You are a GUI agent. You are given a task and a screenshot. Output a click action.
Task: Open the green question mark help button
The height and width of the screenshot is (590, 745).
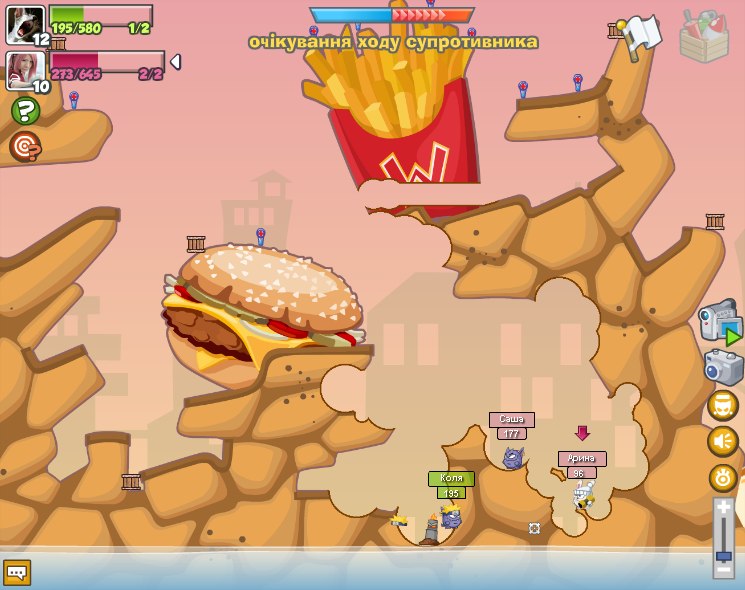pos(25,110)
